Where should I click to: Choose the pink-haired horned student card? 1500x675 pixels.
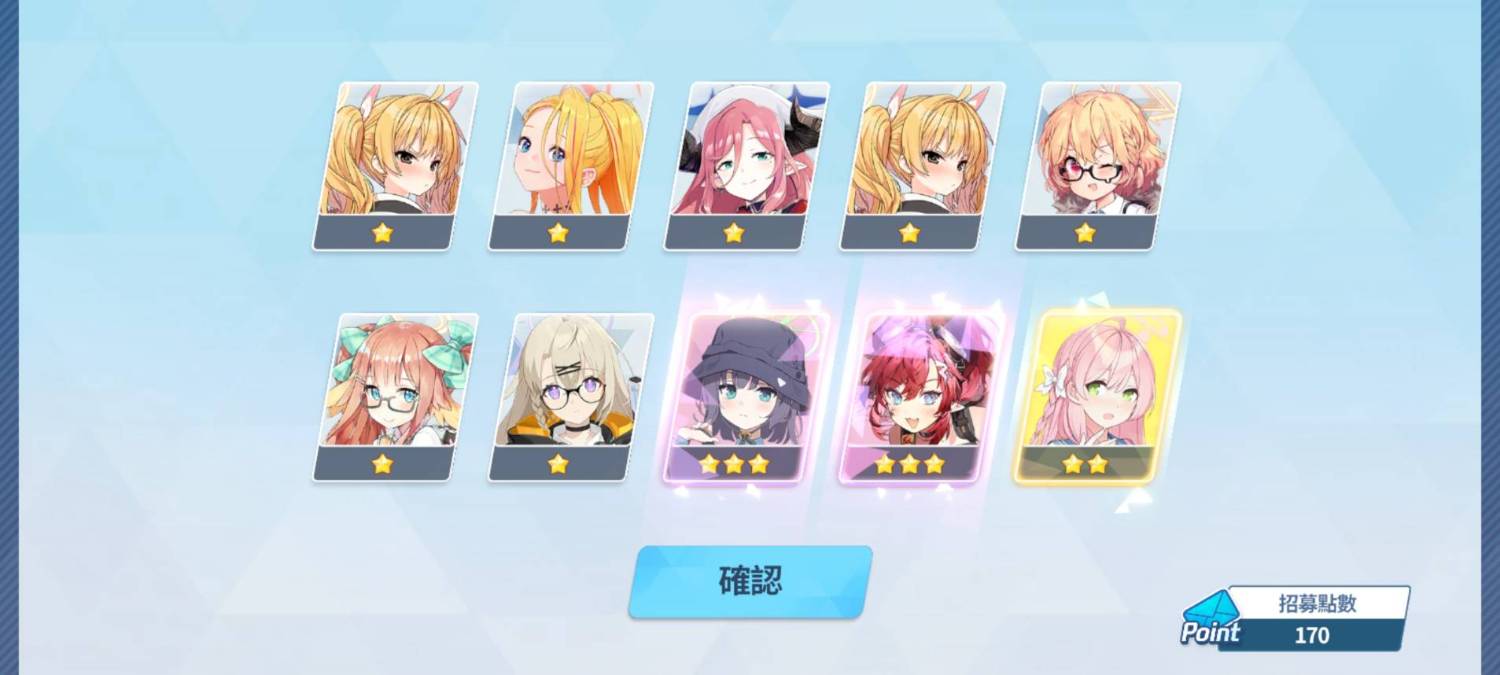[747, 165]
